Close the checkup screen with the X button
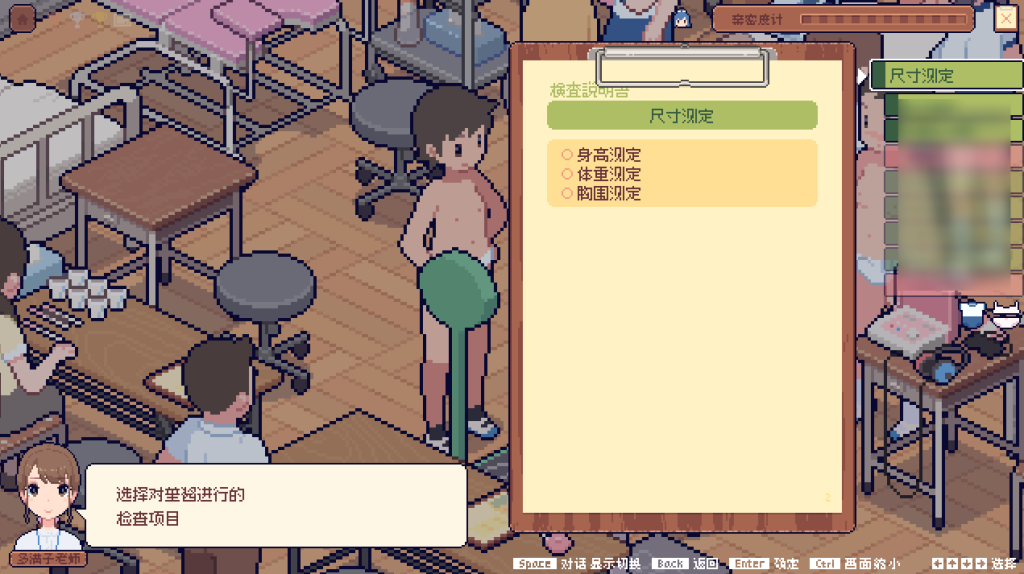The image size is (1024, 574). tap(1006, 18)
